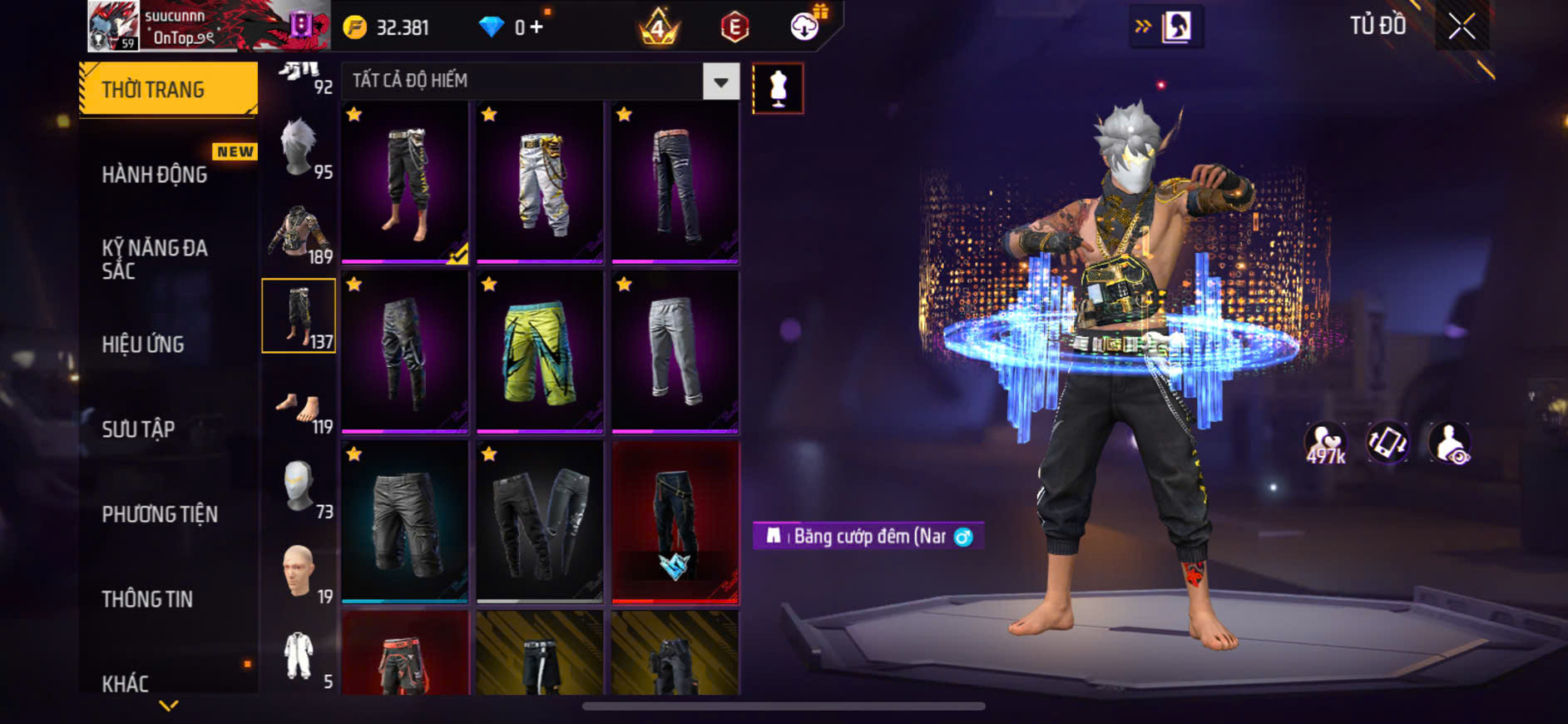Click the gold coin currency icon
The width and height of the screenshot is (1568, 724).
[x=355, y=28]
